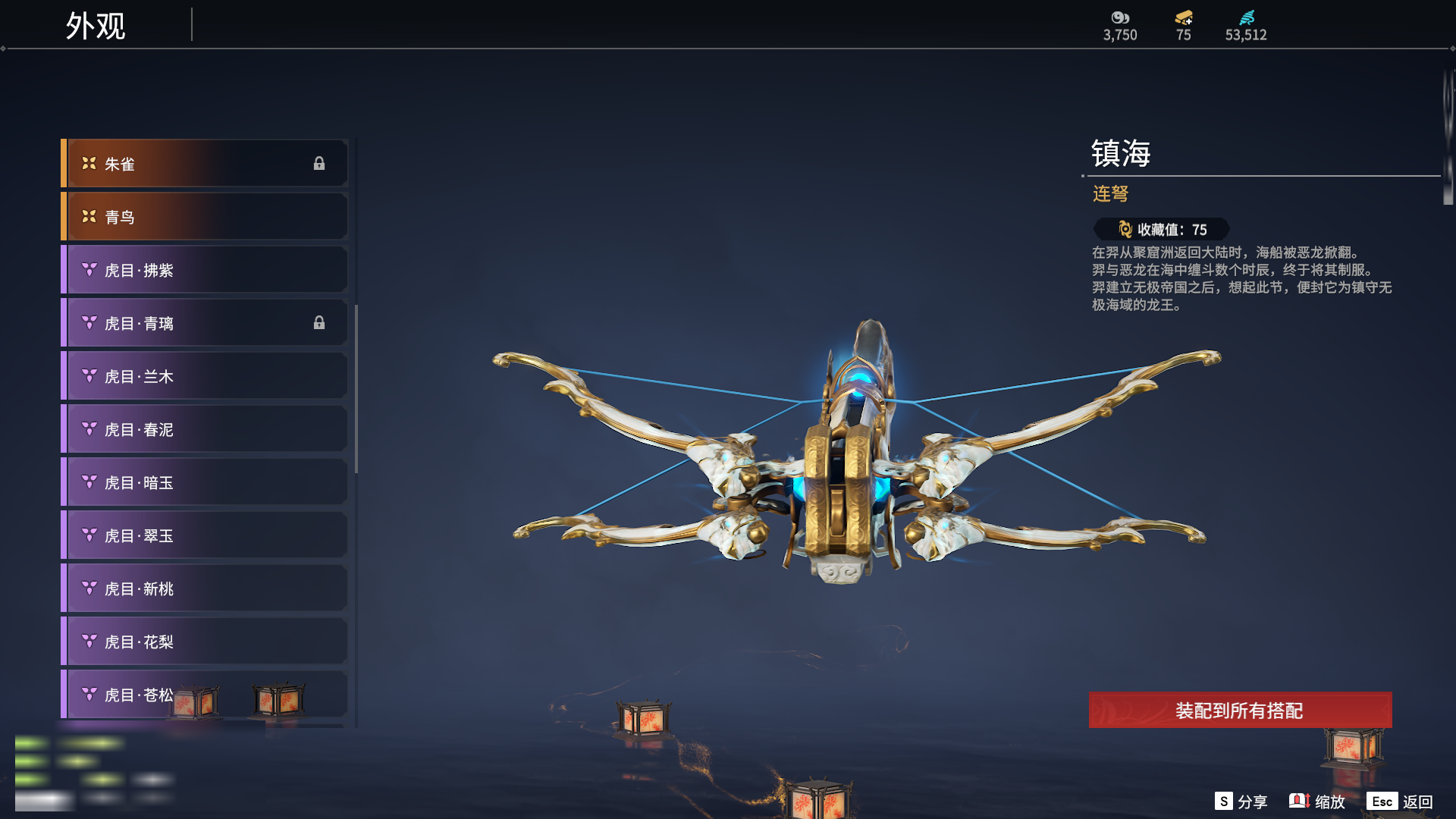Select the 朱雀 skin entry
Screen dimensions: 1456x819
pyautogui.click(x=205, y=164)
